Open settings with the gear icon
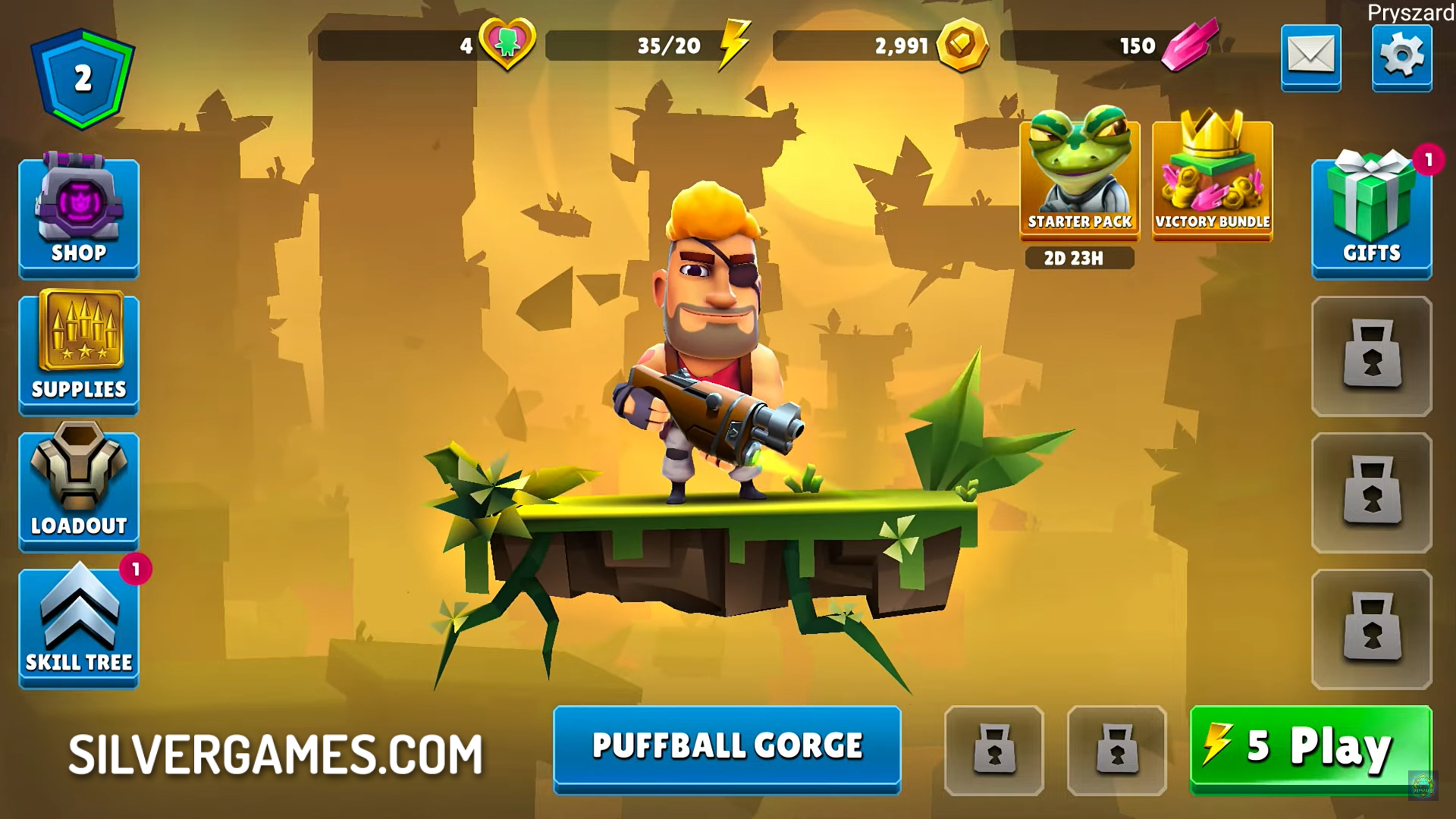Screen dimensions: 1456x819 click(1401, 57)
